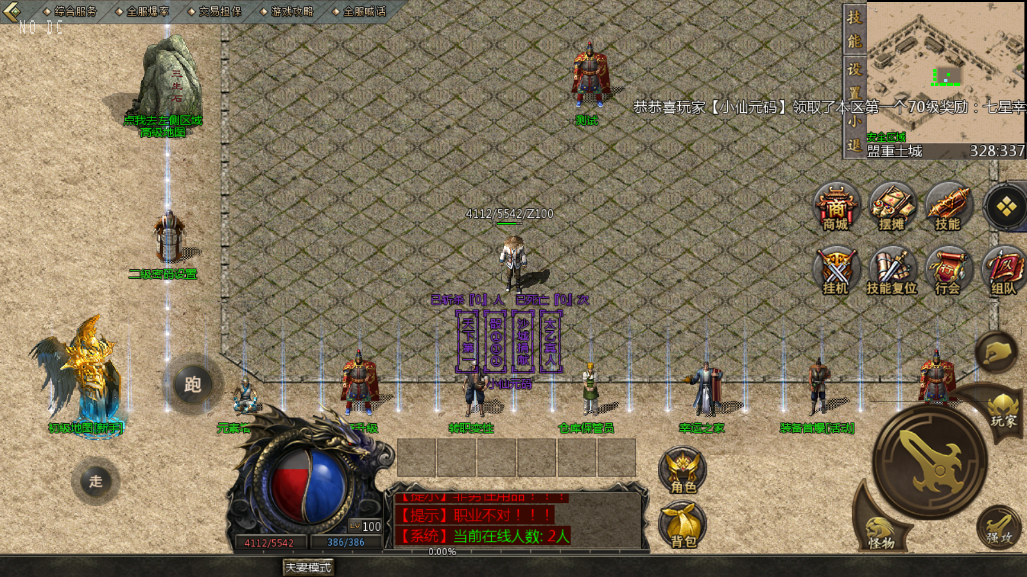Open the 商城 shop icon
1027x577 pixels.
(835, 205)
